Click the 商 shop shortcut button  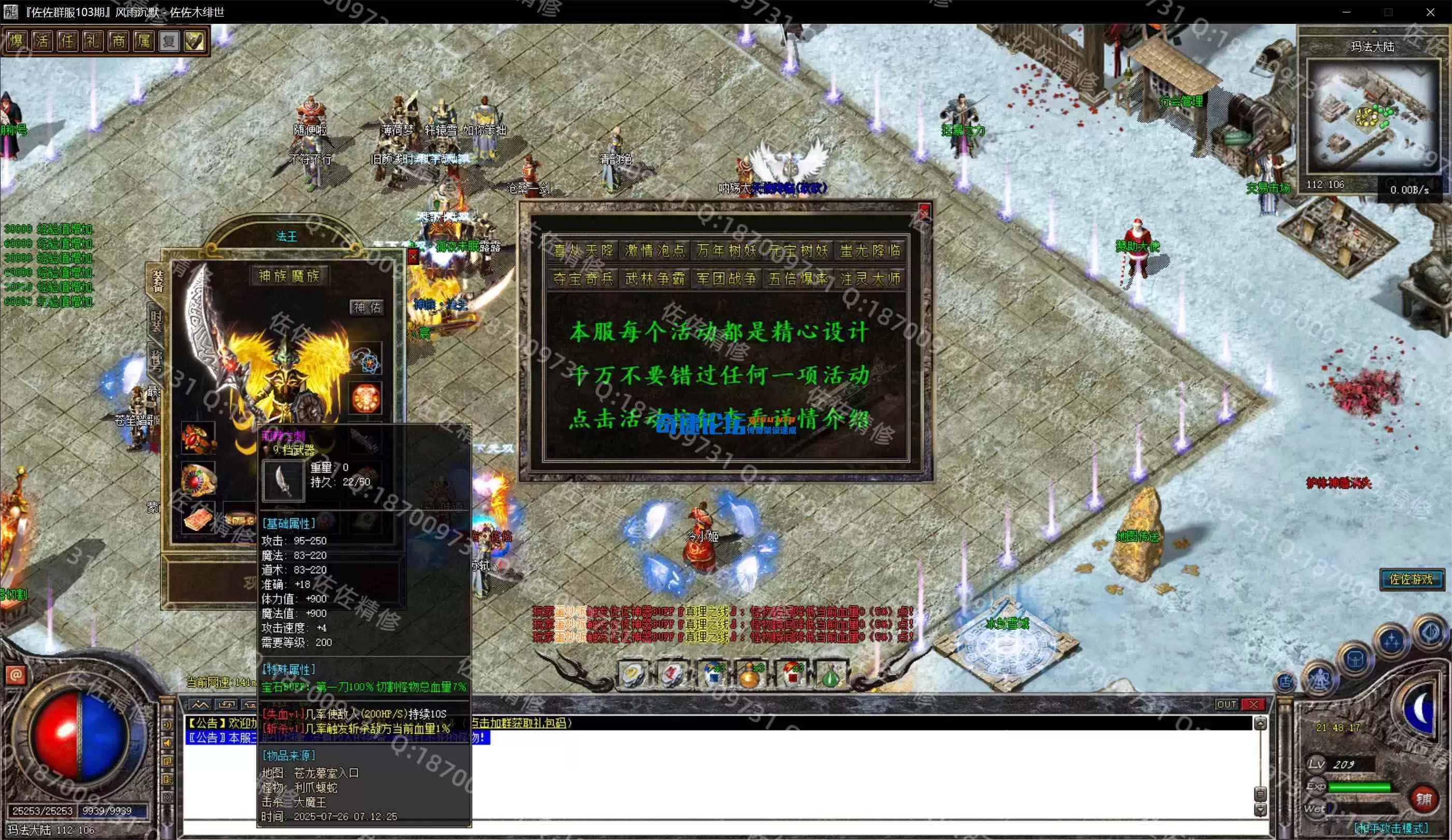click(x=118, y=41)
